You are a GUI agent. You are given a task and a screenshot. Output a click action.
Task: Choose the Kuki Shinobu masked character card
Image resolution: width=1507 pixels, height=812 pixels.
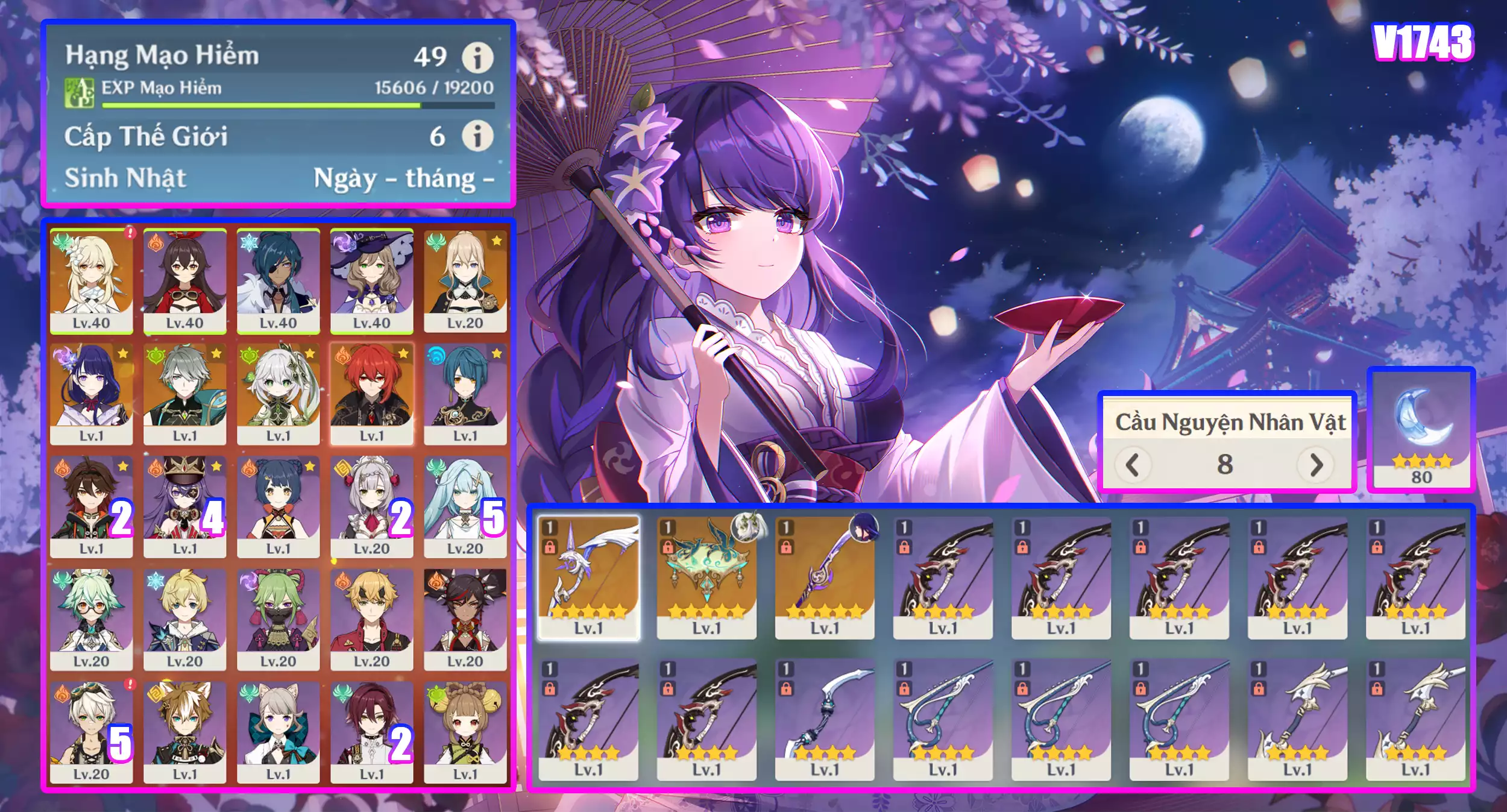click(x=278, y=618)
